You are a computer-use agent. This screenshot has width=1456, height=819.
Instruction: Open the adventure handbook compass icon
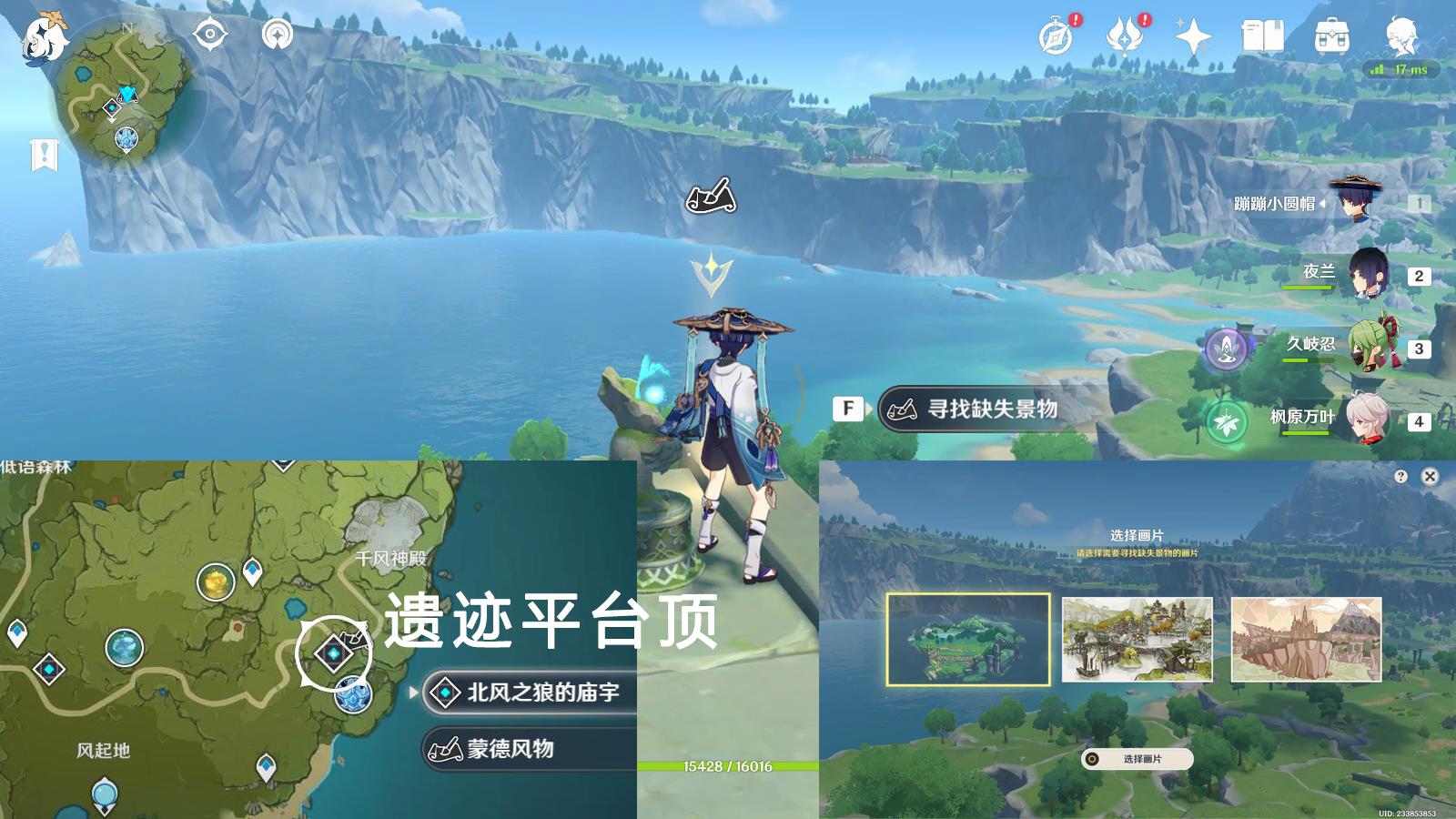(1053, 38)
